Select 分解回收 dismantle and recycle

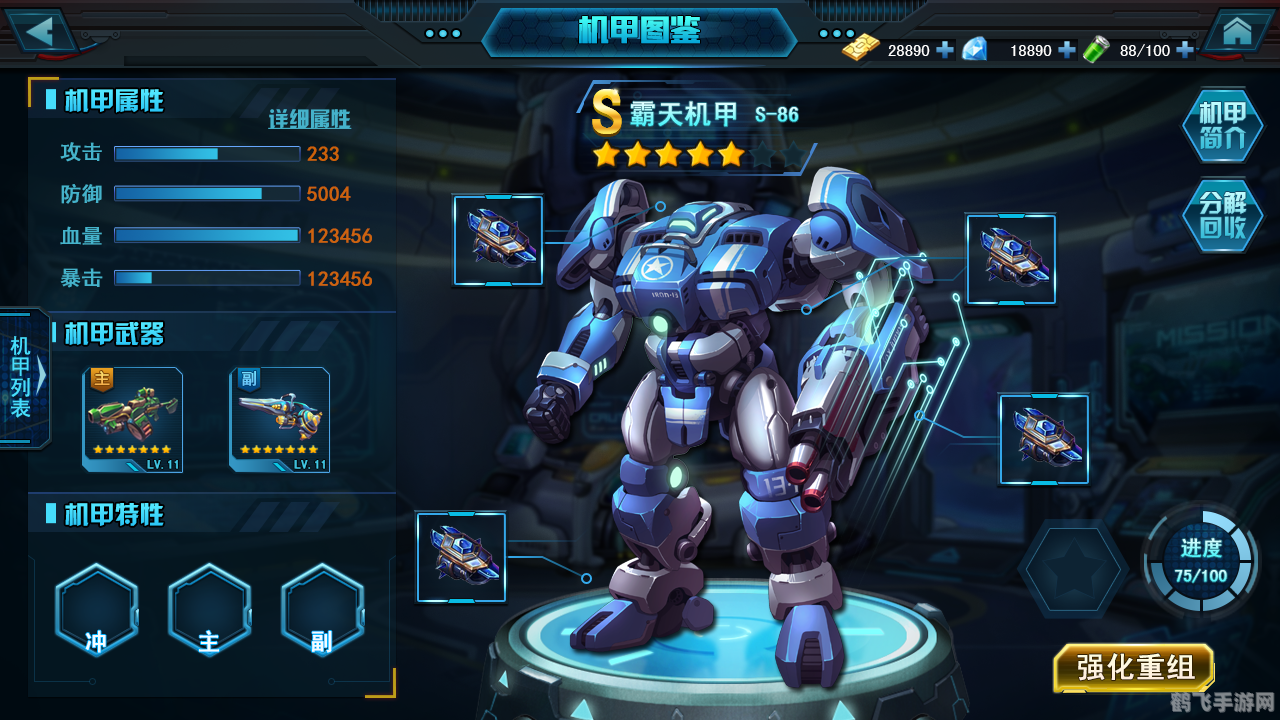(x=1222, y=215)
